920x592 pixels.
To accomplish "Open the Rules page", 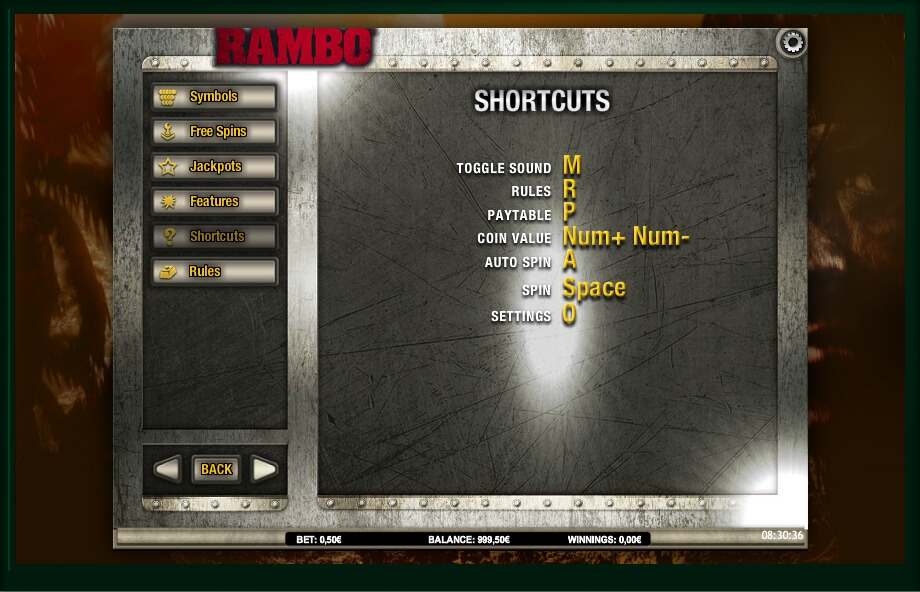I will pyautogui.click(x=214, y=272).
